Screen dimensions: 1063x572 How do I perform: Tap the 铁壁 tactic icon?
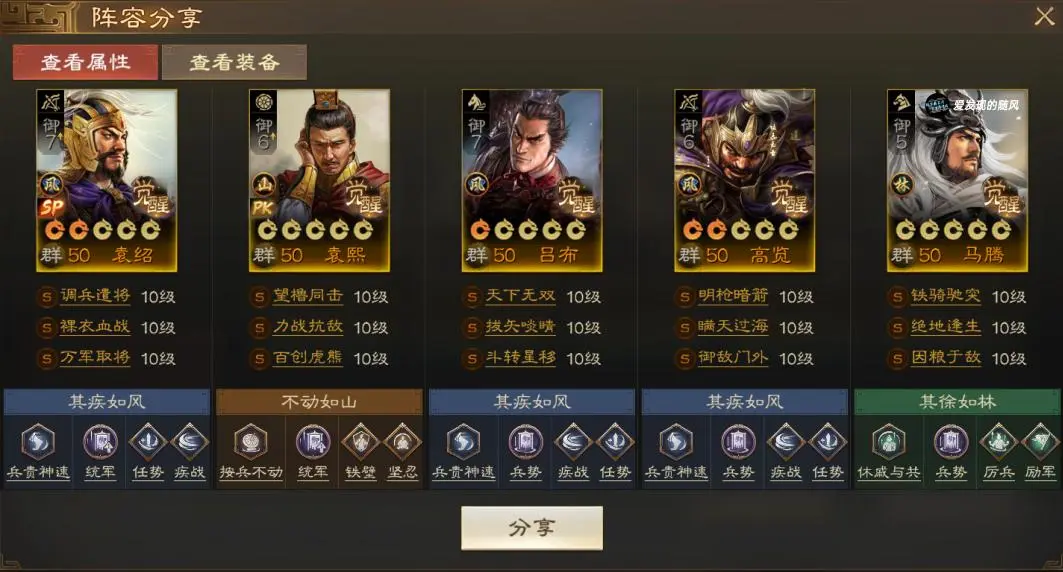click(x=360, y=441)
